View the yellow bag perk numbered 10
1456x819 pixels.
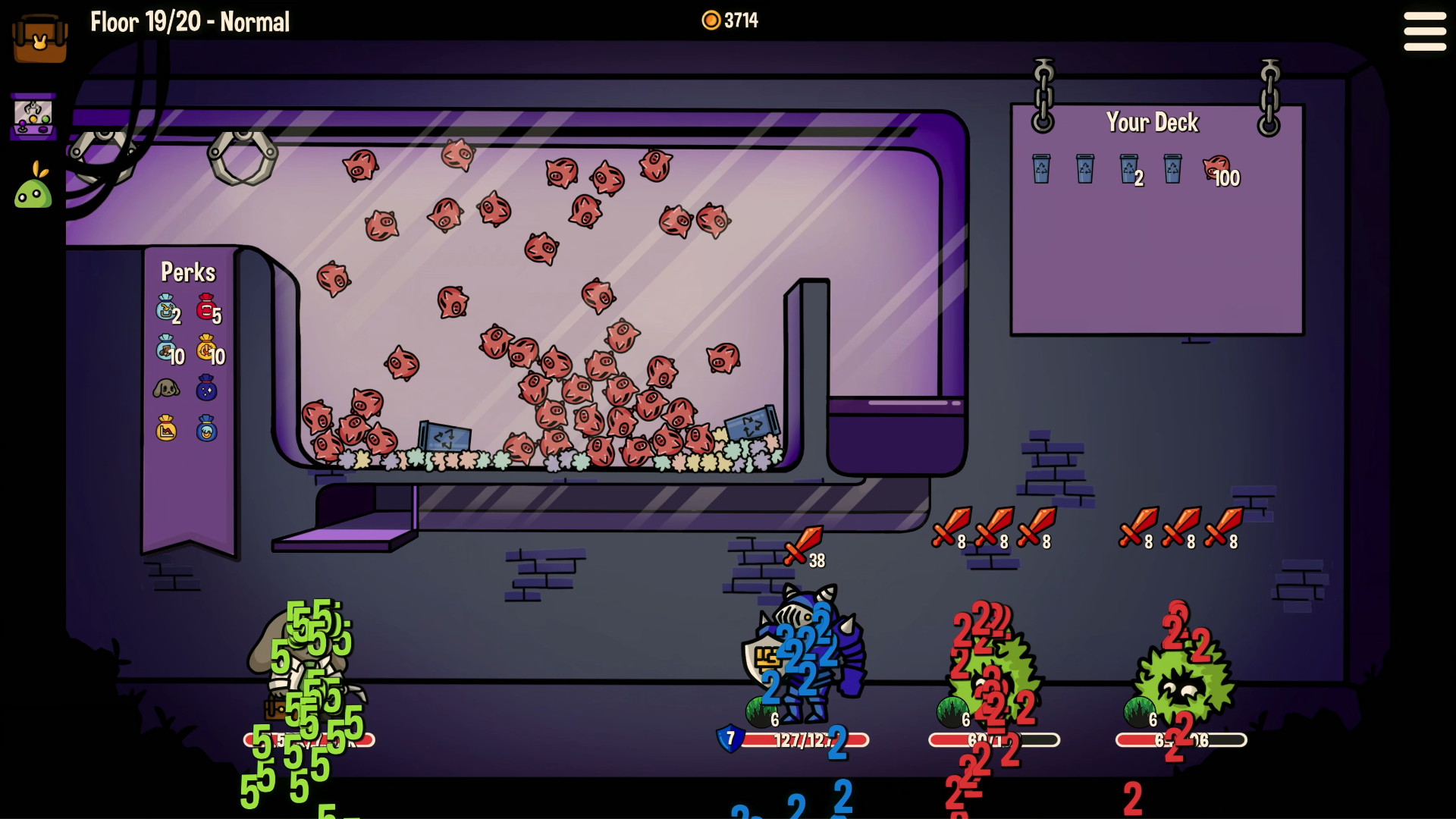coord(207,349)
